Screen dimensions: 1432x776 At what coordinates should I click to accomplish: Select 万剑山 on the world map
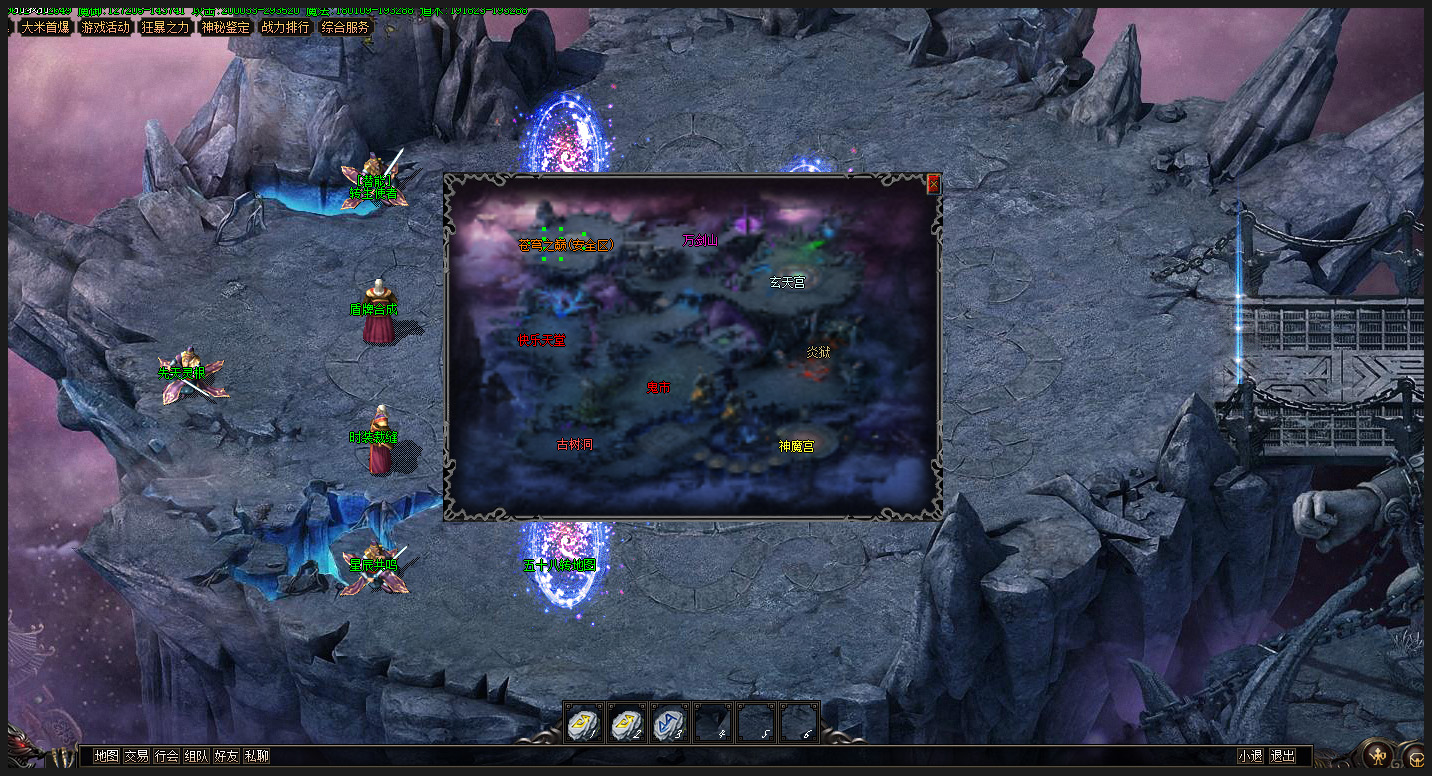[700, 240]
